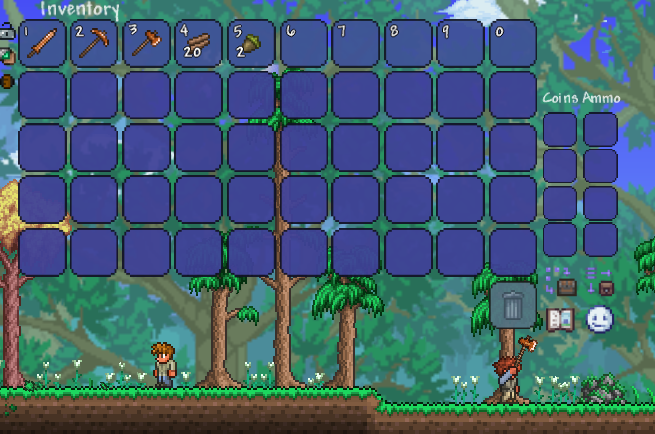Open the bestiary book icon
The width and height of the screenshot is (655, 434).
coord(559,319)
